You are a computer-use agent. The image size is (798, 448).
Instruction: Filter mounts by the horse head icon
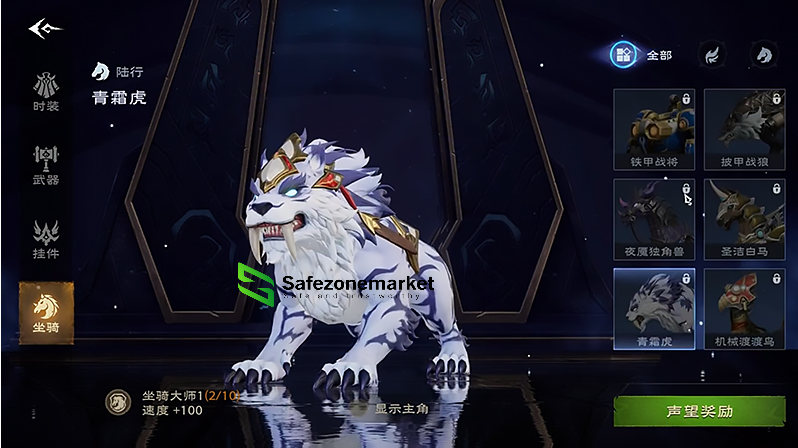[763, 55]
